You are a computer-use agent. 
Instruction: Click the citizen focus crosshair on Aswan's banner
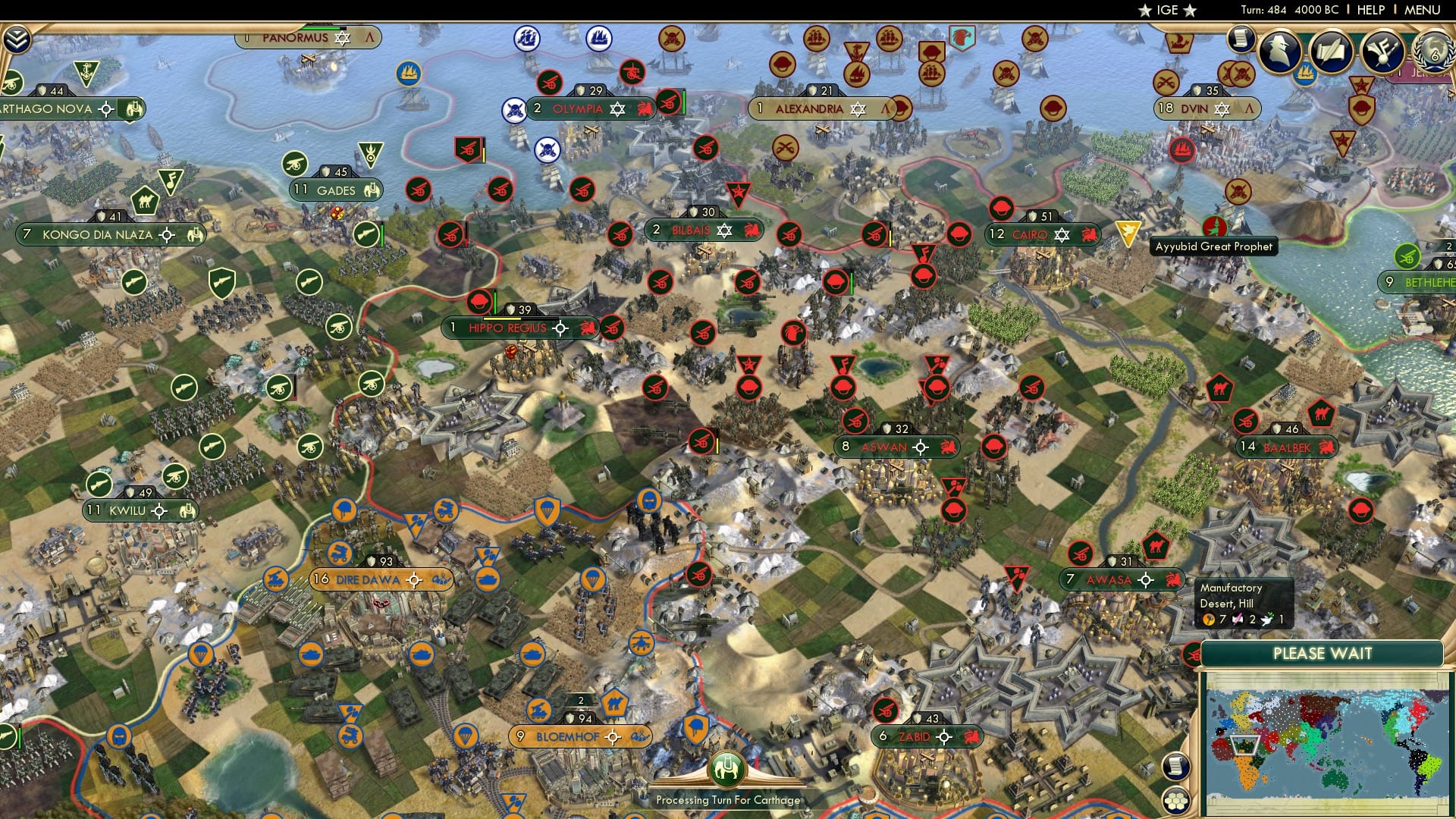(x=921, y=447)
